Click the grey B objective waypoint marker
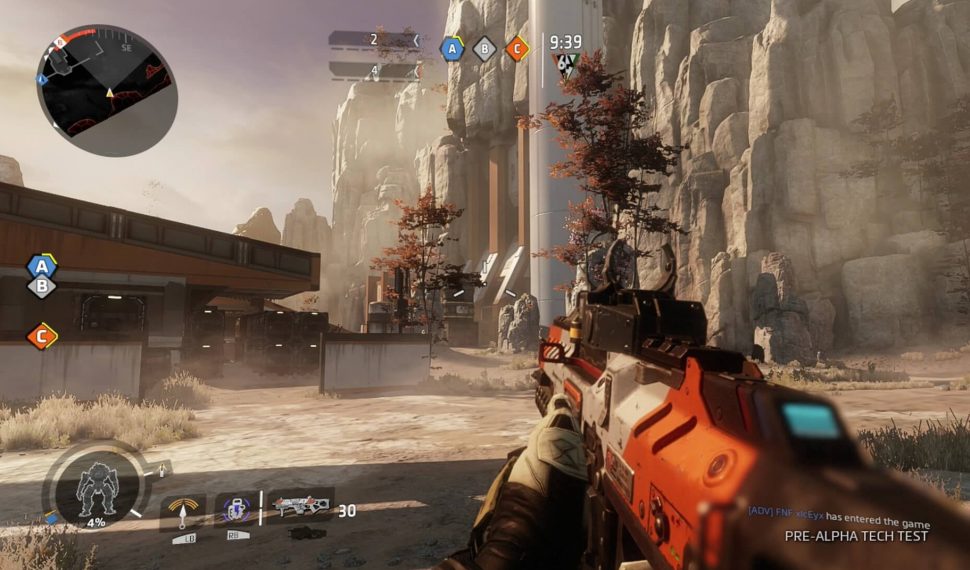This screenshot has height=570, width=970. (x=41, y=287)
